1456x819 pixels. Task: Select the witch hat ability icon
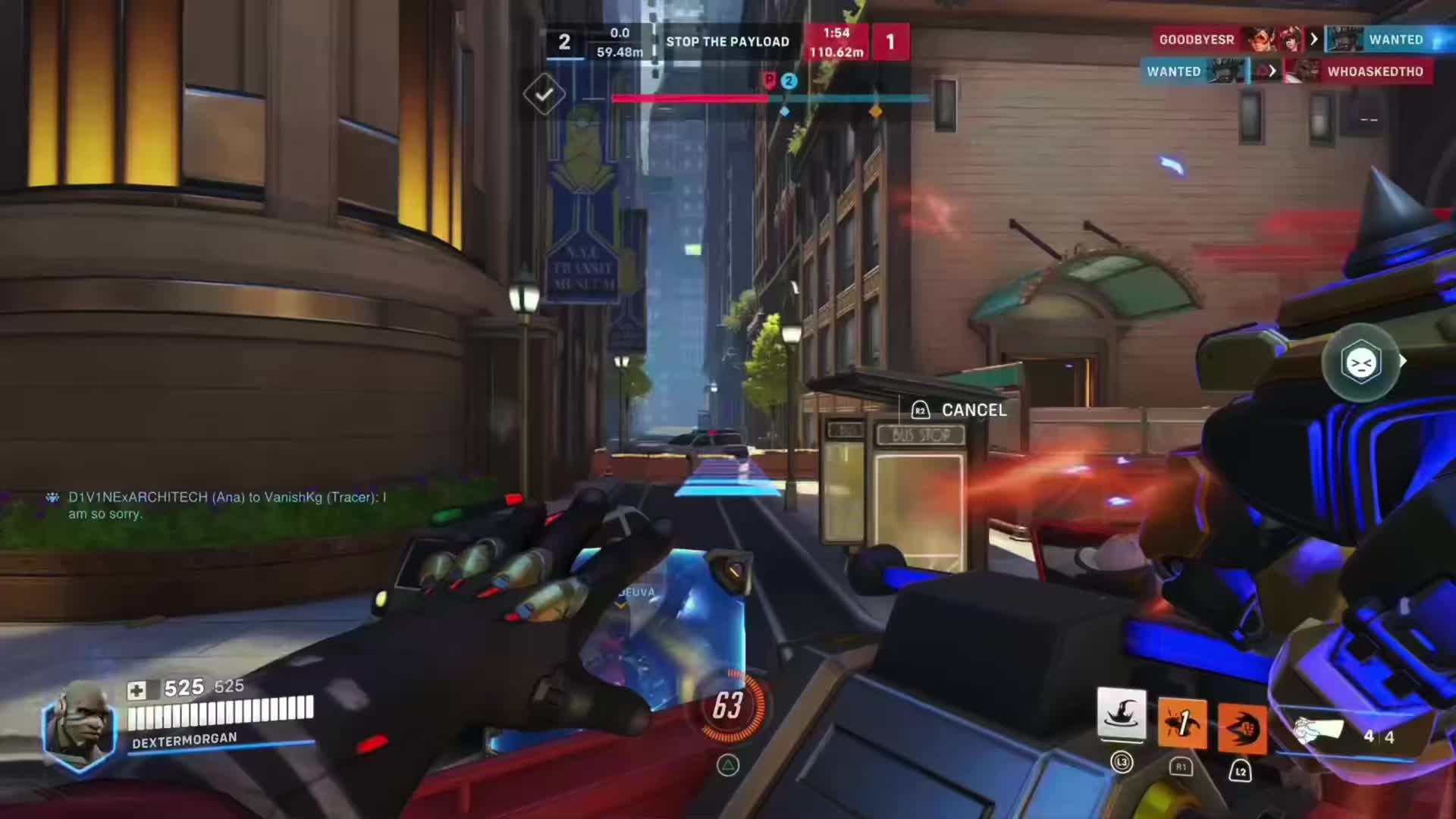pyautogui.click(x=1122, y=716)
